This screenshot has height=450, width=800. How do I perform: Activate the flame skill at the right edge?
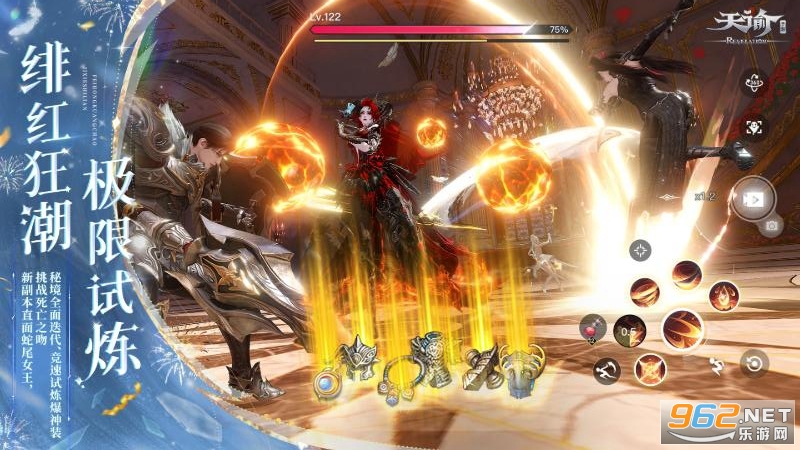click(724, 295)
